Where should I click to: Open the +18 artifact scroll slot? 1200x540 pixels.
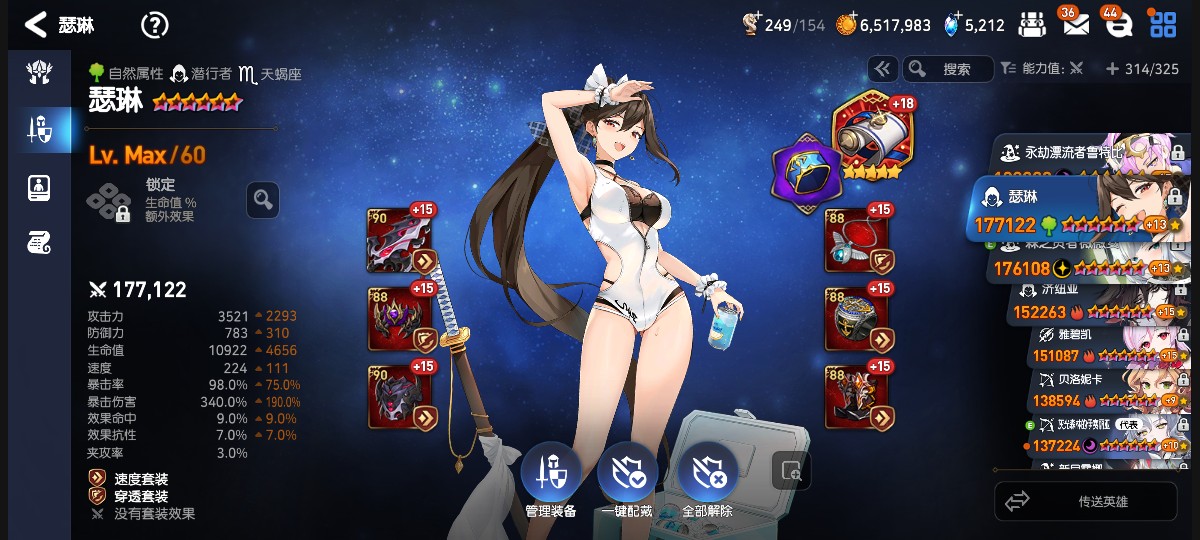(867, 137)
